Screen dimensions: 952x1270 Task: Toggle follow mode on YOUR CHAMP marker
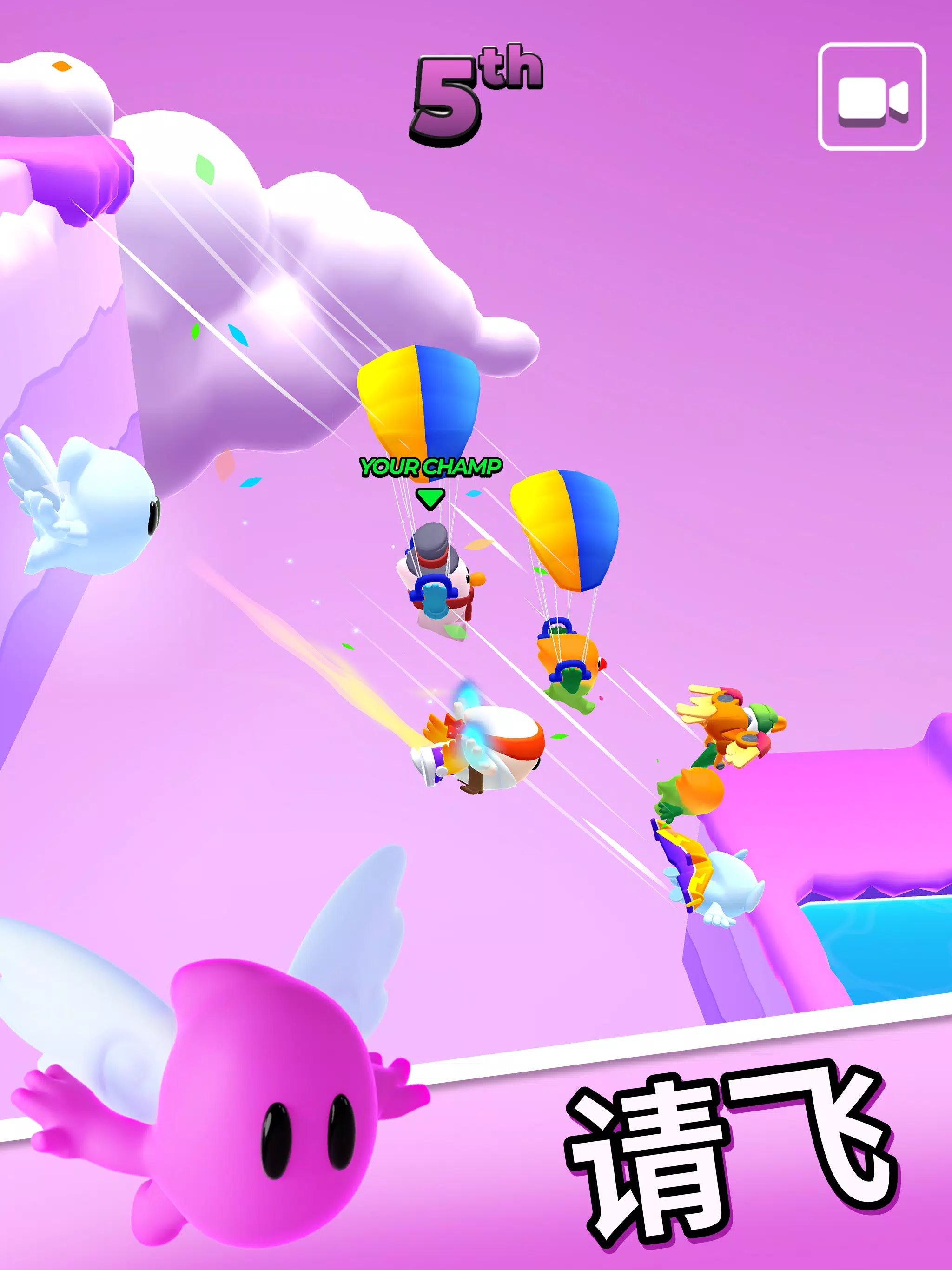pyautogui.click(x=430, y=498)
